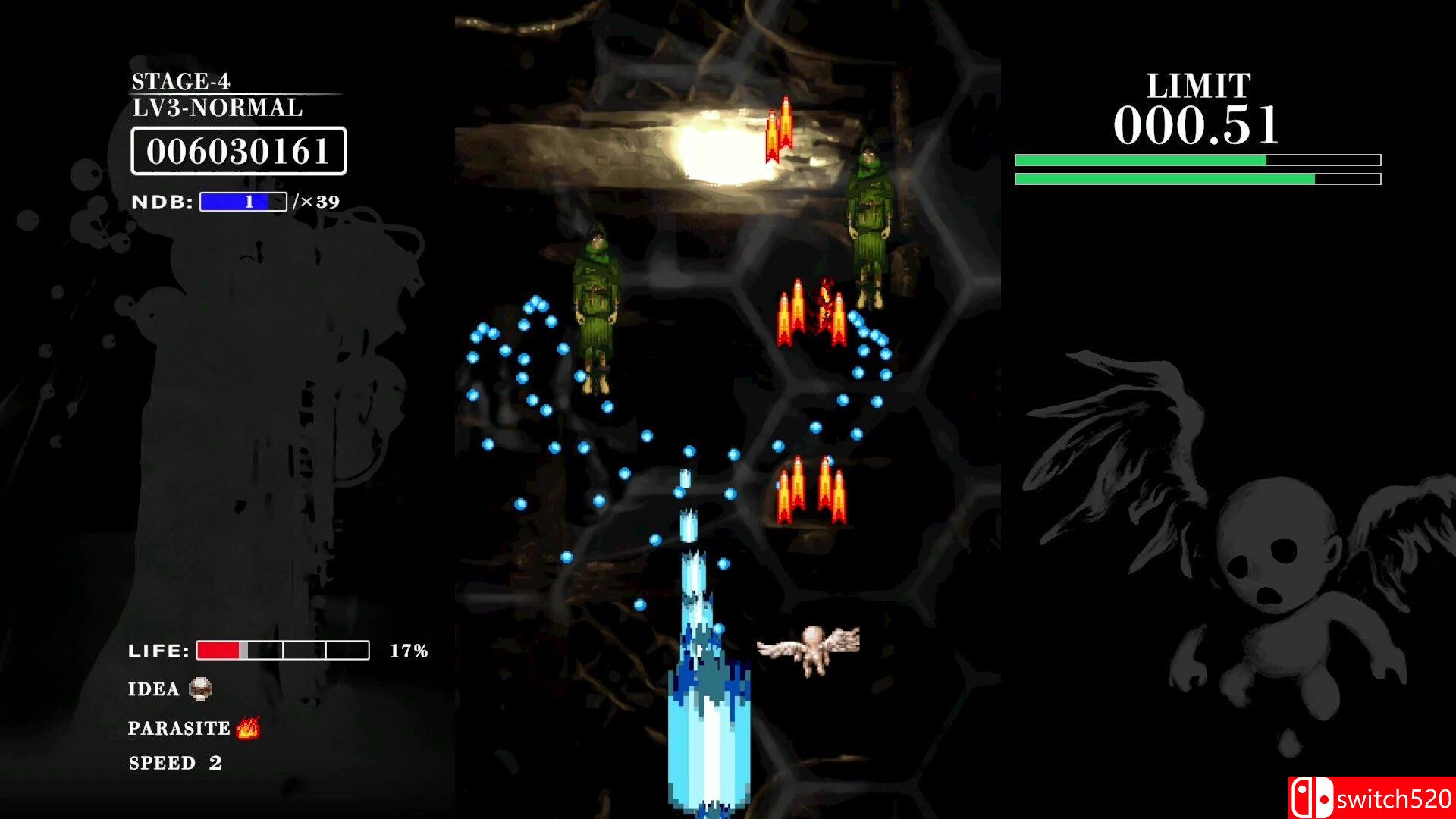Click the score display 006030161
Viewport: 1456px width, 819px height.
pyautogui.click(x=239, y=152)
